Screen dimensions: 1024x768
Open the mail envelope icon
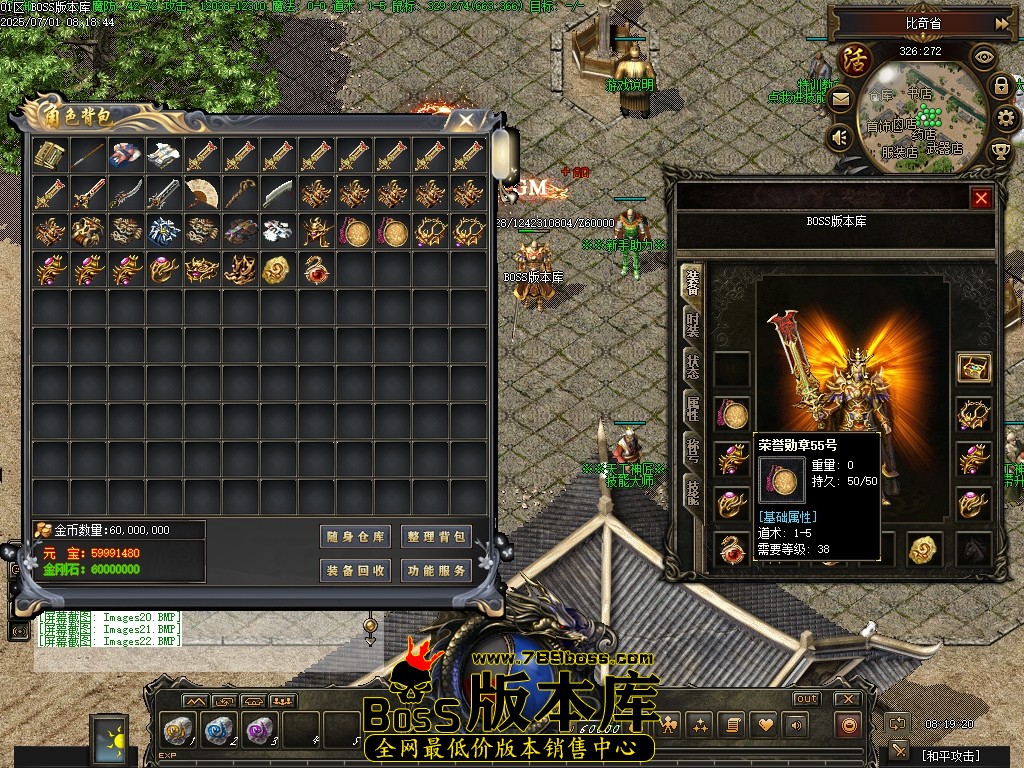coord(840,98)
